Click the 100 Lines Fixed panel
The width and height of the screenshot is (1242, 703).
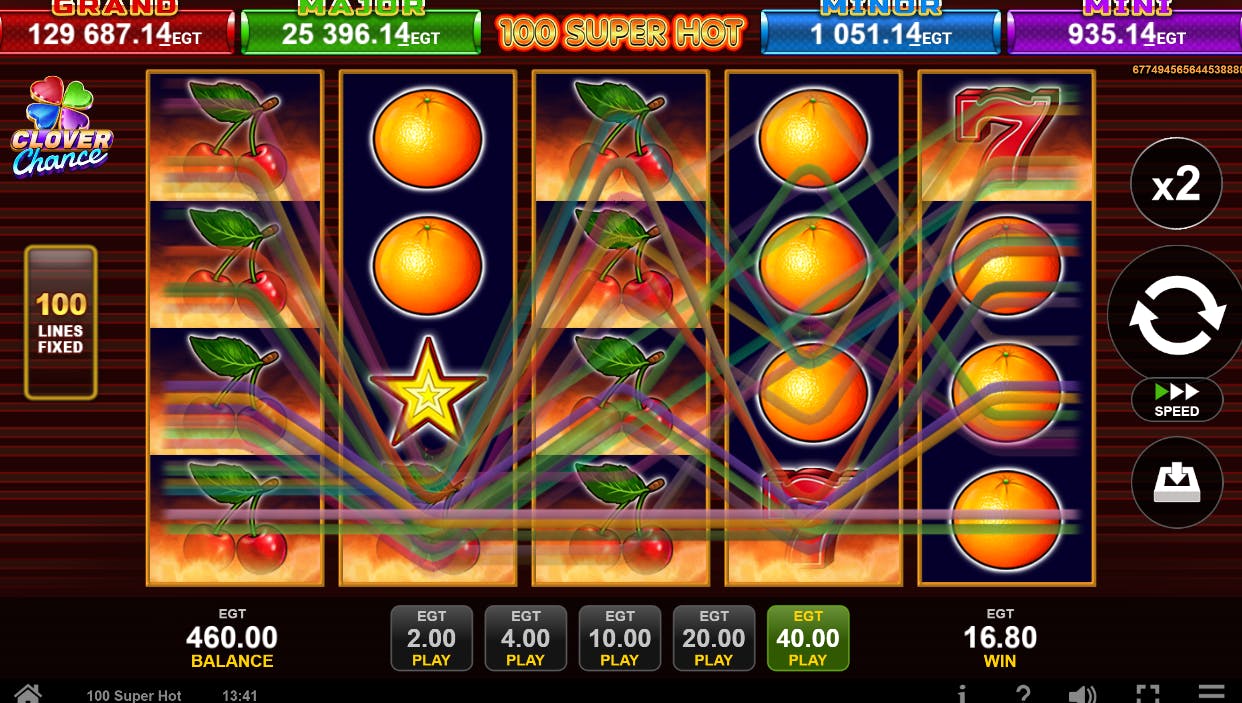[61, 323]
